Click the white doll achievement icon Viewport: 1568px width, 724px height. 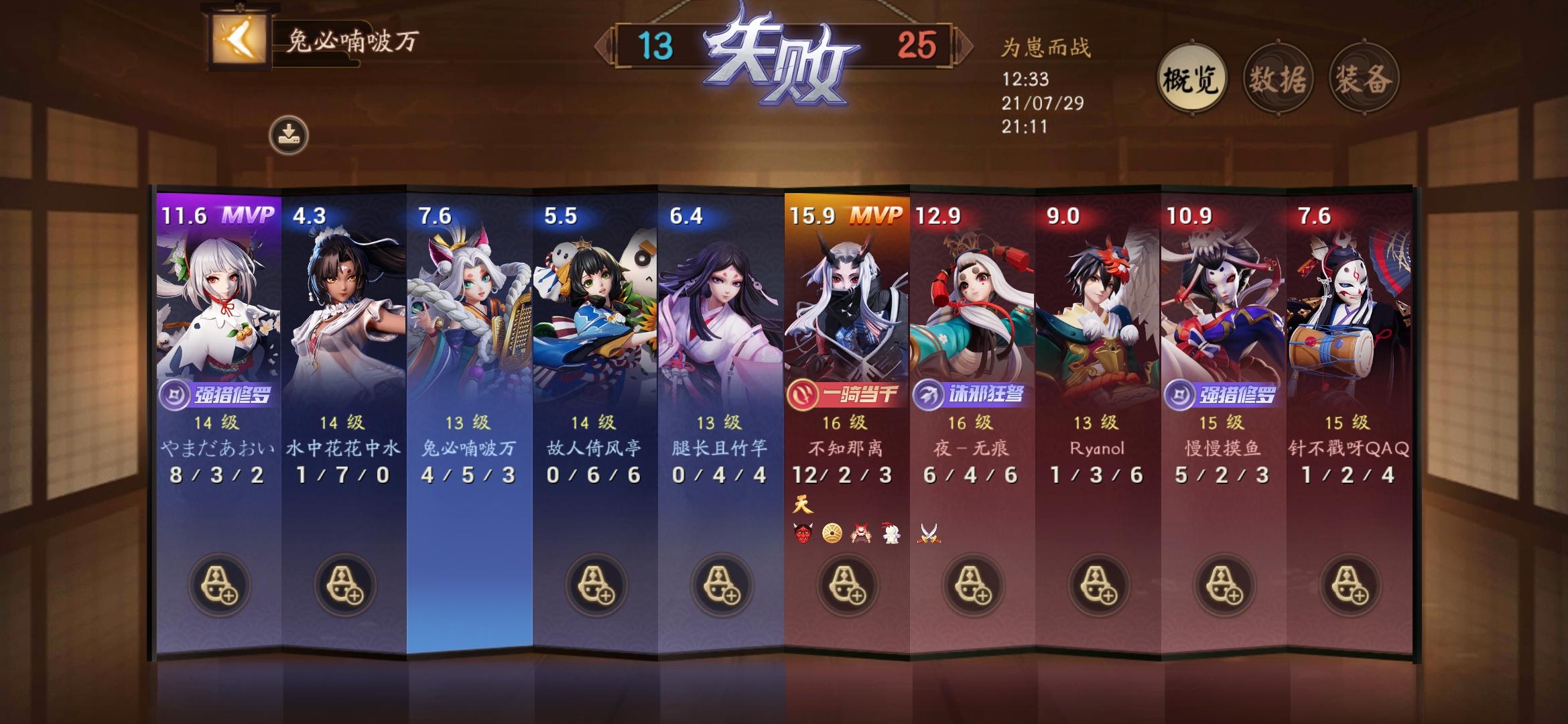(891, 534)
